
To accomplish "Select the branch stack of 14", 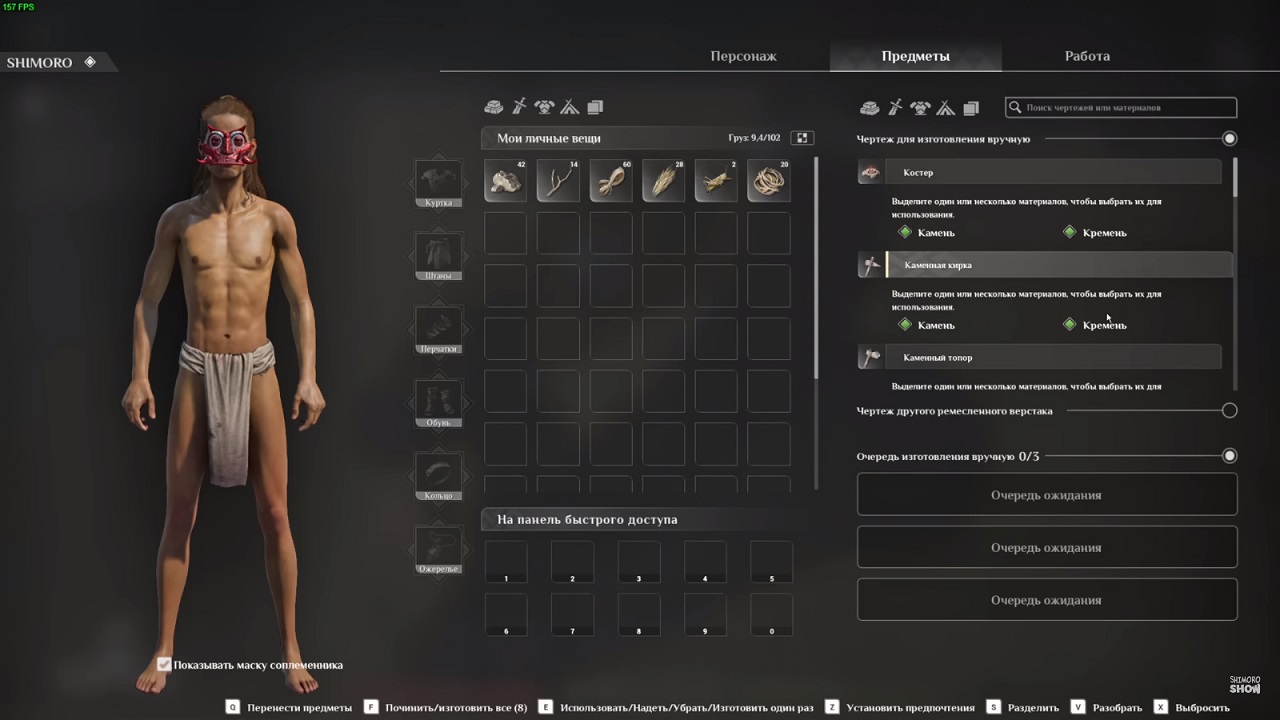I will (x=558, y=181).
